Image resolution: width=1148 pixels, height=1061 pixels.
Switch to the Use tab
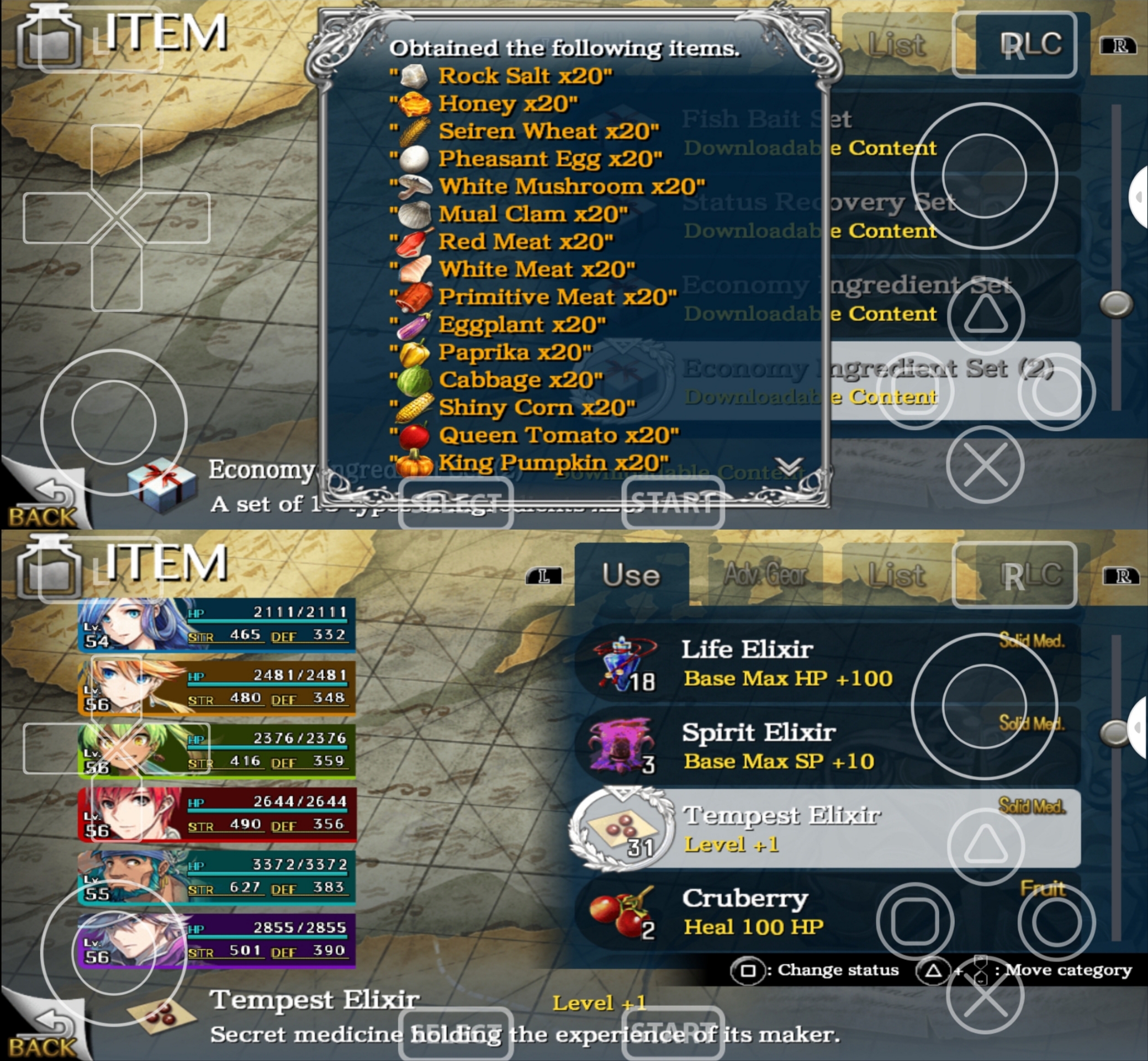pyautogui.click(x=631, y=575)
